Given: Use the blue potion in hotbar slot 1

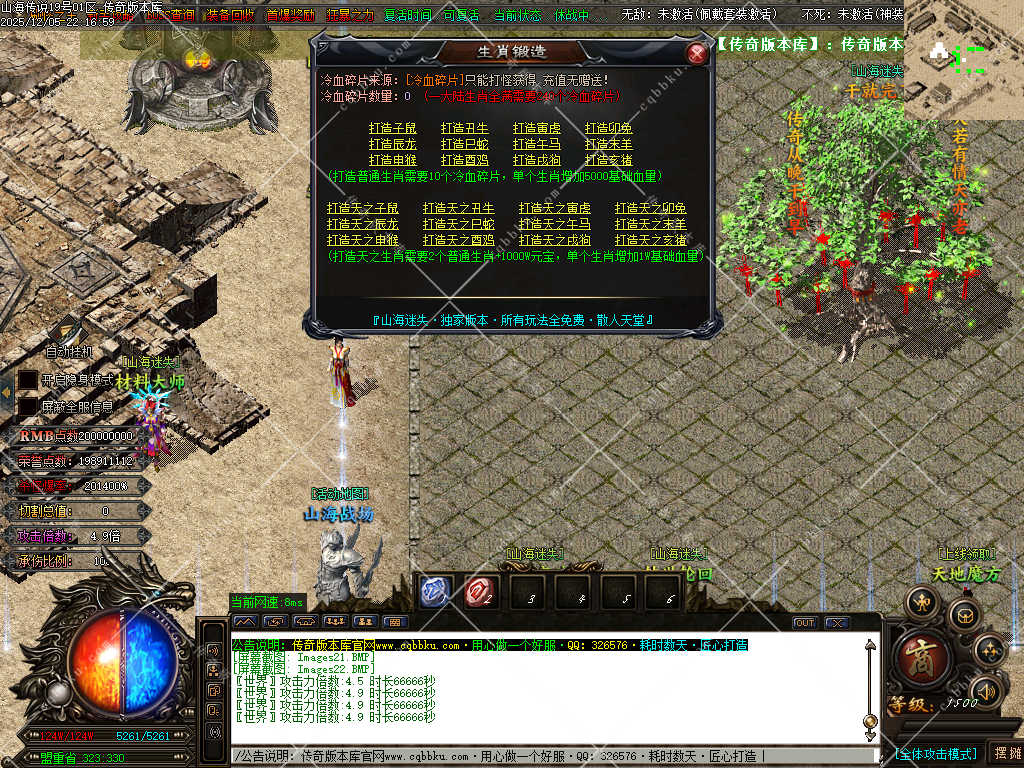Looking at the screenshot, I should 436,592.
